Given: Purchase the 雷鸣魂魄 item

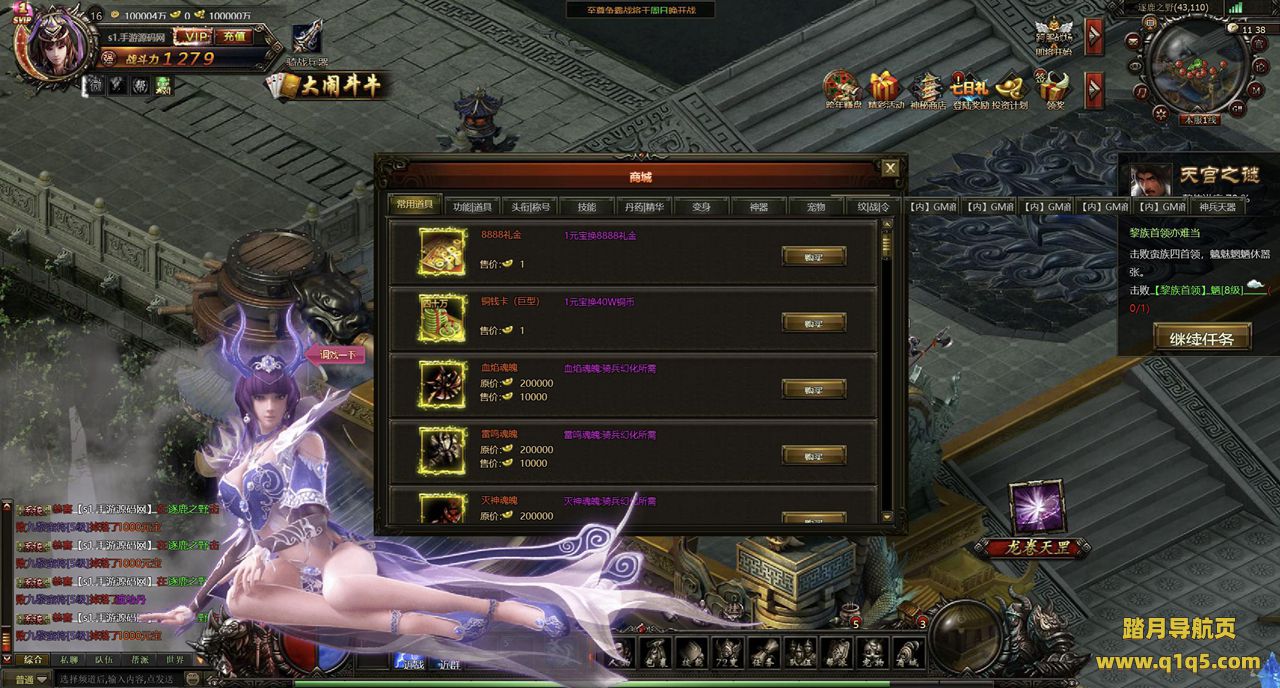Looking at the screenshot, I should pos(813,455).
